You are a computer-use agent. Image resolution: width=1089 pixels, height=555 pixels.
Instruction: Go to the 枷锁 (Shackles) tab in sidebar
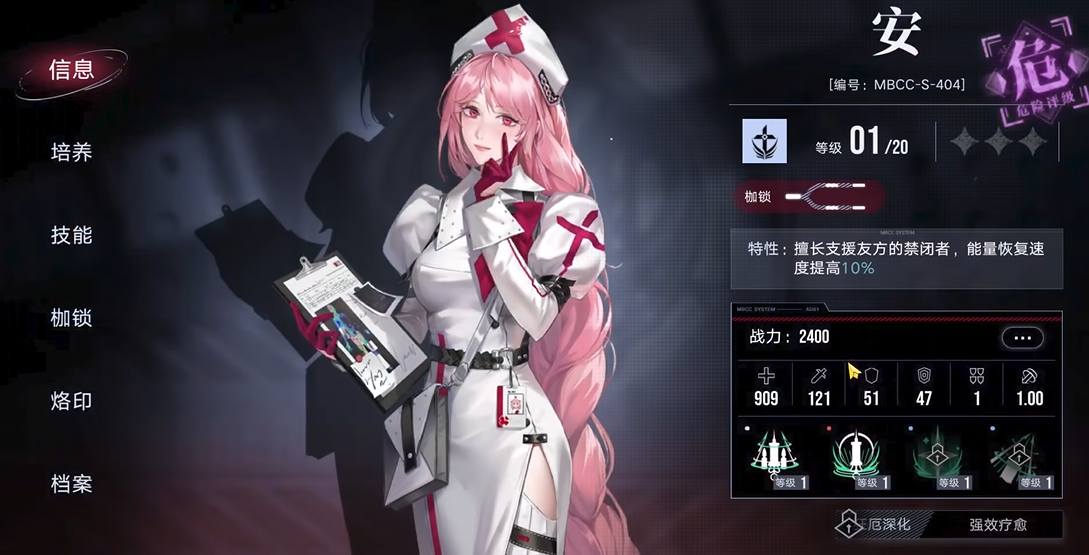click(72, 318)
